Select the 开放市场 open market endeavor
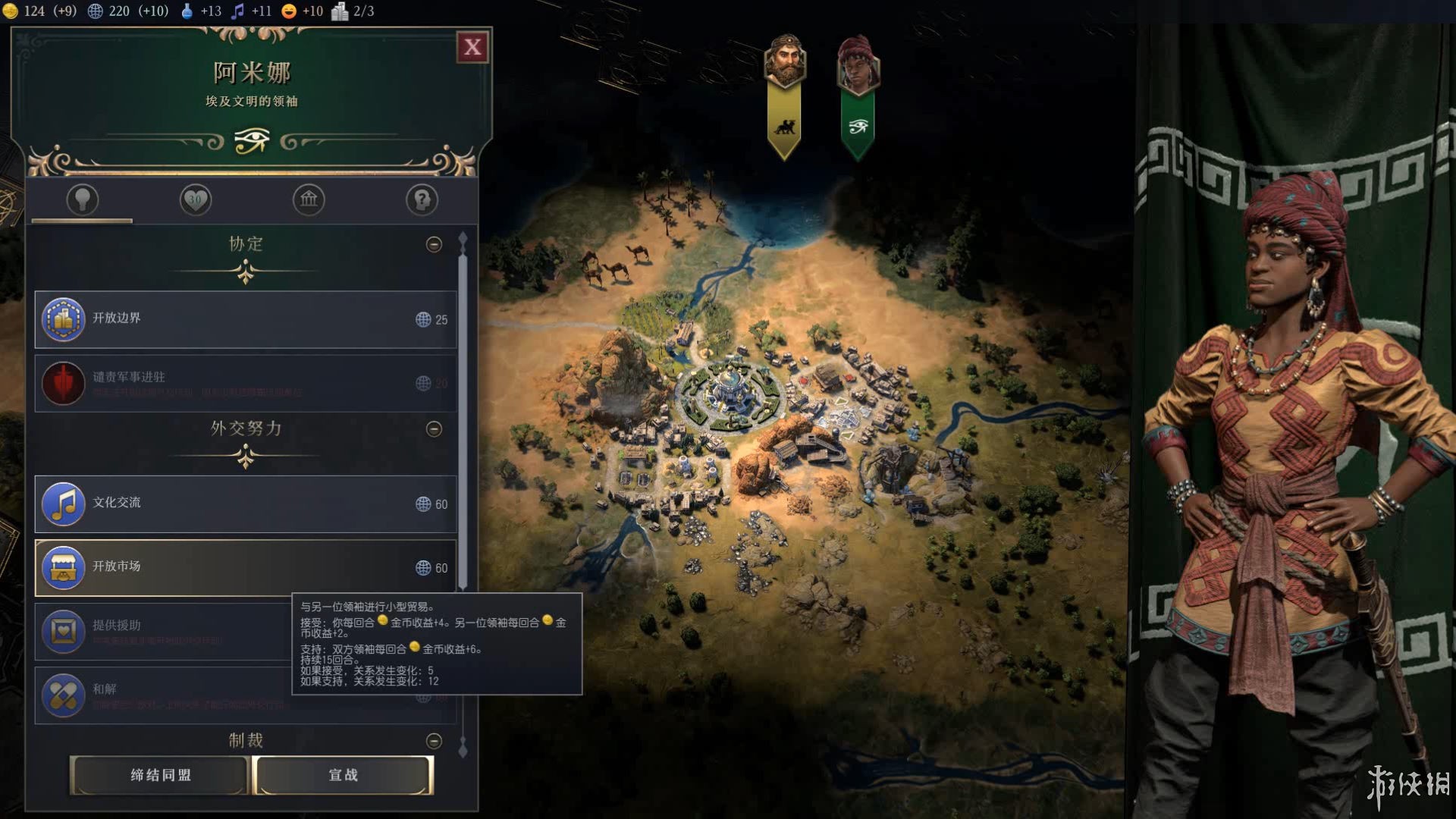The height and width of the screenshot is (819, 1456). coord(245,567)
